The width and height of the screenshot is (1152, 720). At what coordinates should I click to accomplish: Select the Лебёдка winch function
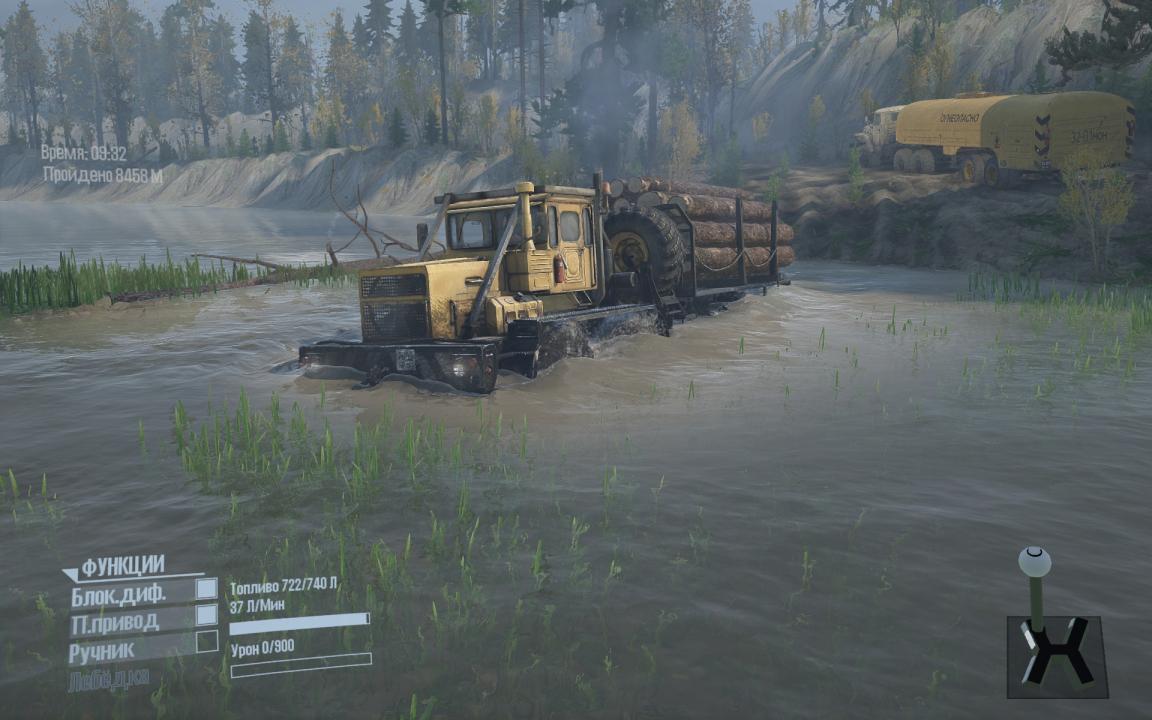click(x=109, y=680)
